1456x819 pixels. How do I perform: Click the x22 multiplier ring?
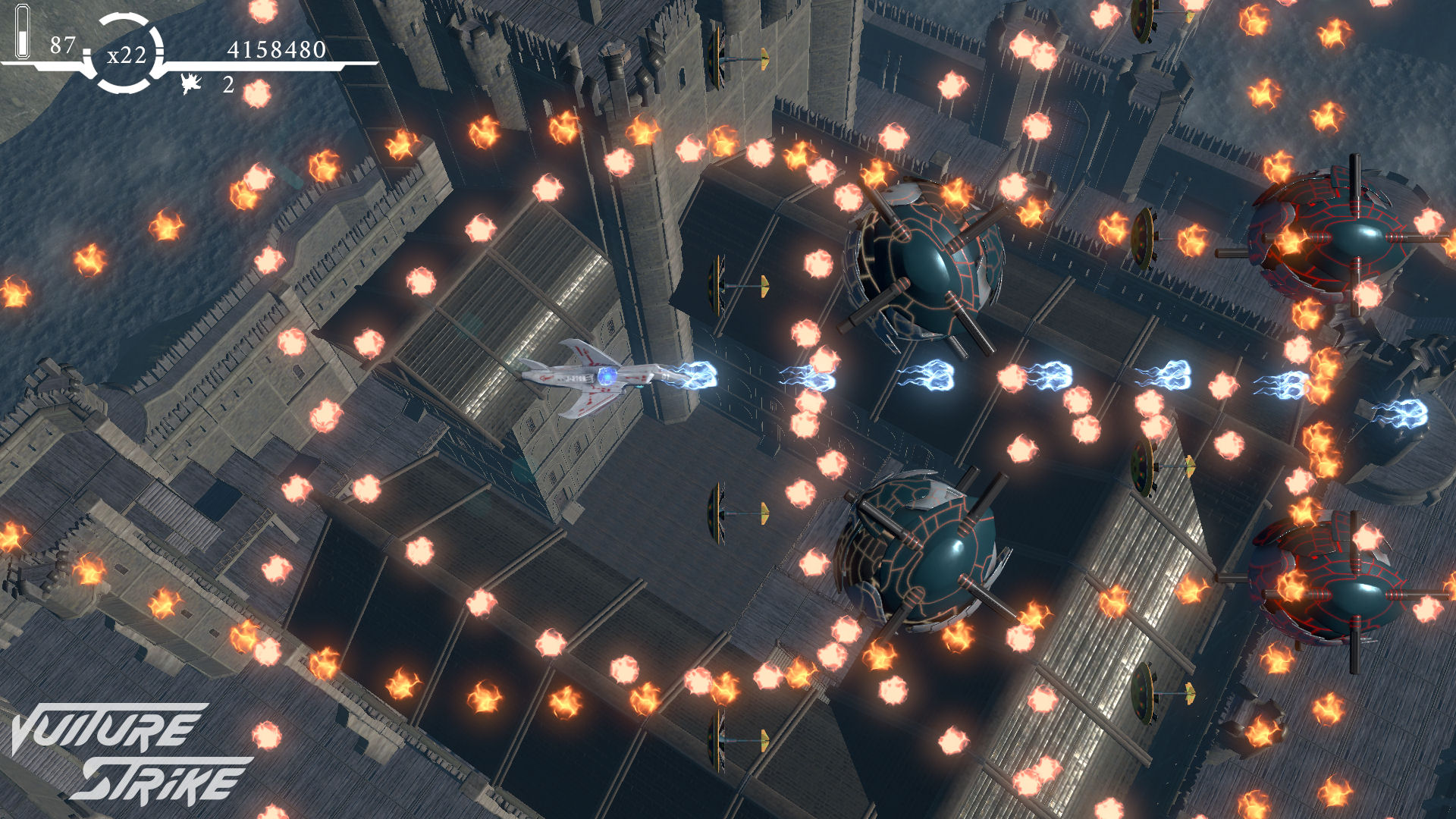point(126,54)
